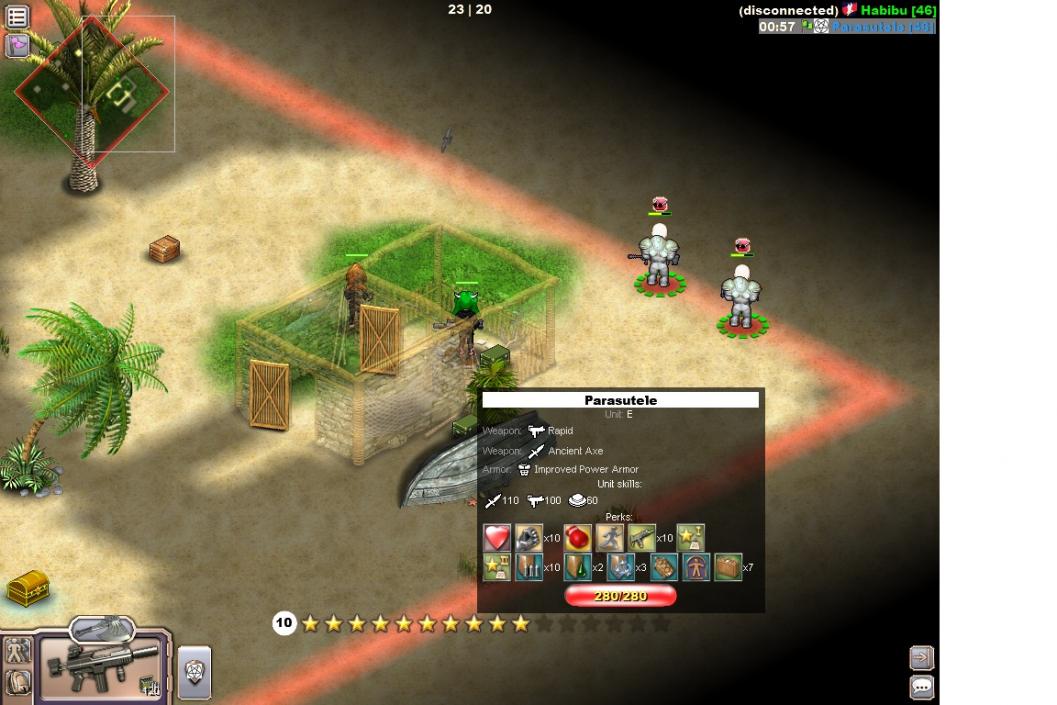The width and height of the screenshot is (1057, 705).
Task: Click the Habibu player name
Action: [897, 10]
